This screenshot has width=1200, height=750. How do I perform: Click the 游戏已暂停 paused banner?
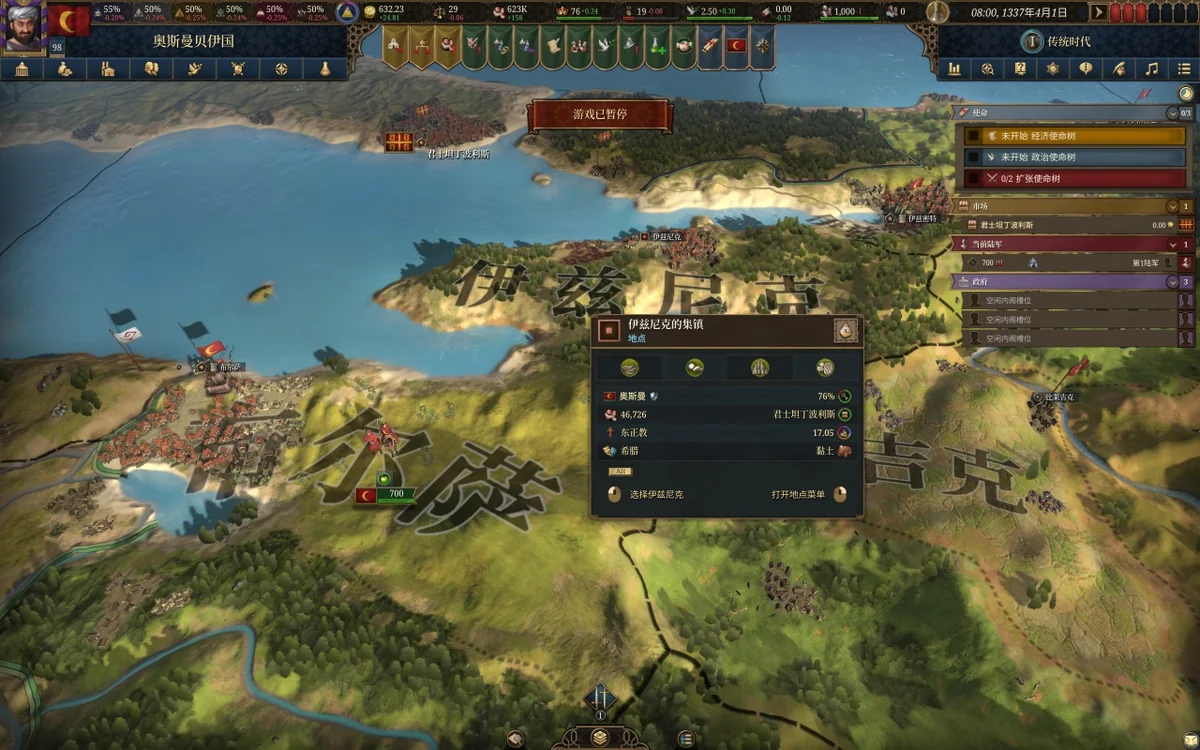pyautogui.click(x=600, y=115)
